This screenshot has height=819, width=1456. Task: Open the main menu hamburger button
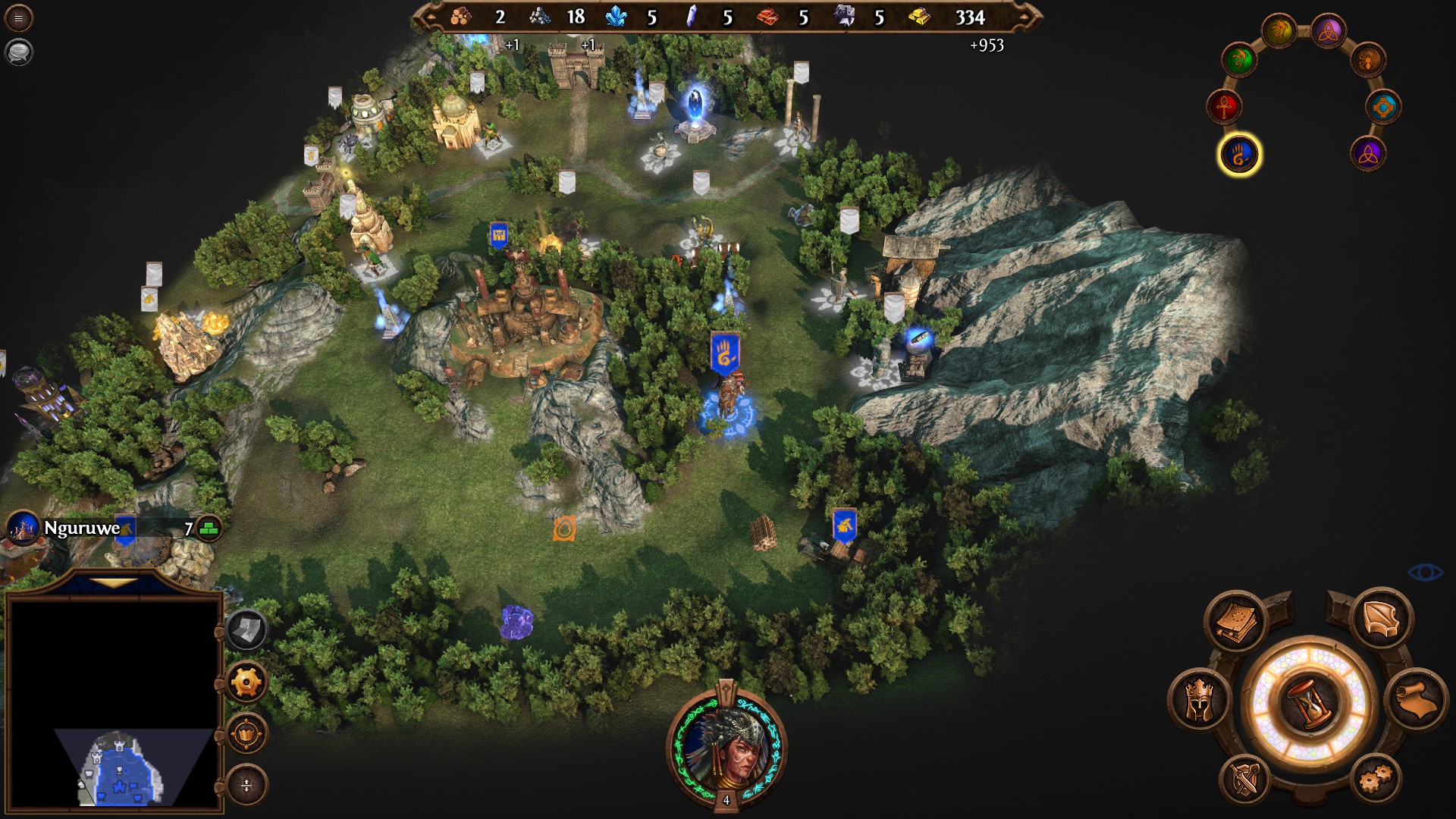[x=18, y=18]
